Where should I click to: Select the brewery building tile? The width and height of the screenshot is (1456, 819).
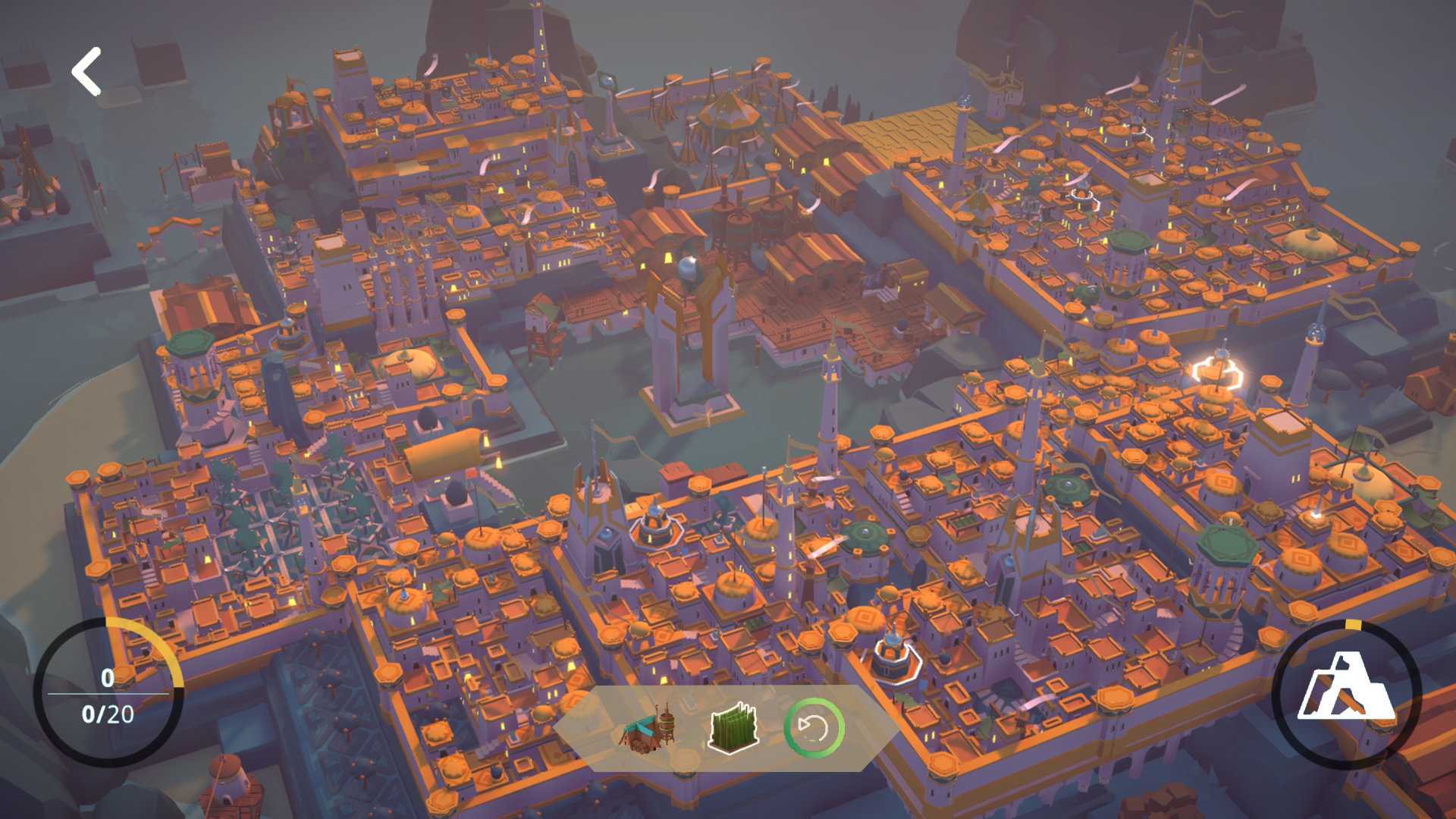pos(648,730)
